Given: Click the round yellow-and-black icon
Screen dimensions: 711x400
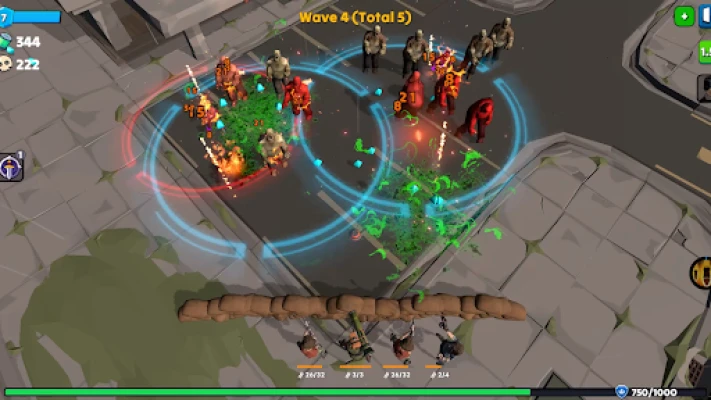Looking at the screenshot, I should pyautogui.click(x=701, y=271).
